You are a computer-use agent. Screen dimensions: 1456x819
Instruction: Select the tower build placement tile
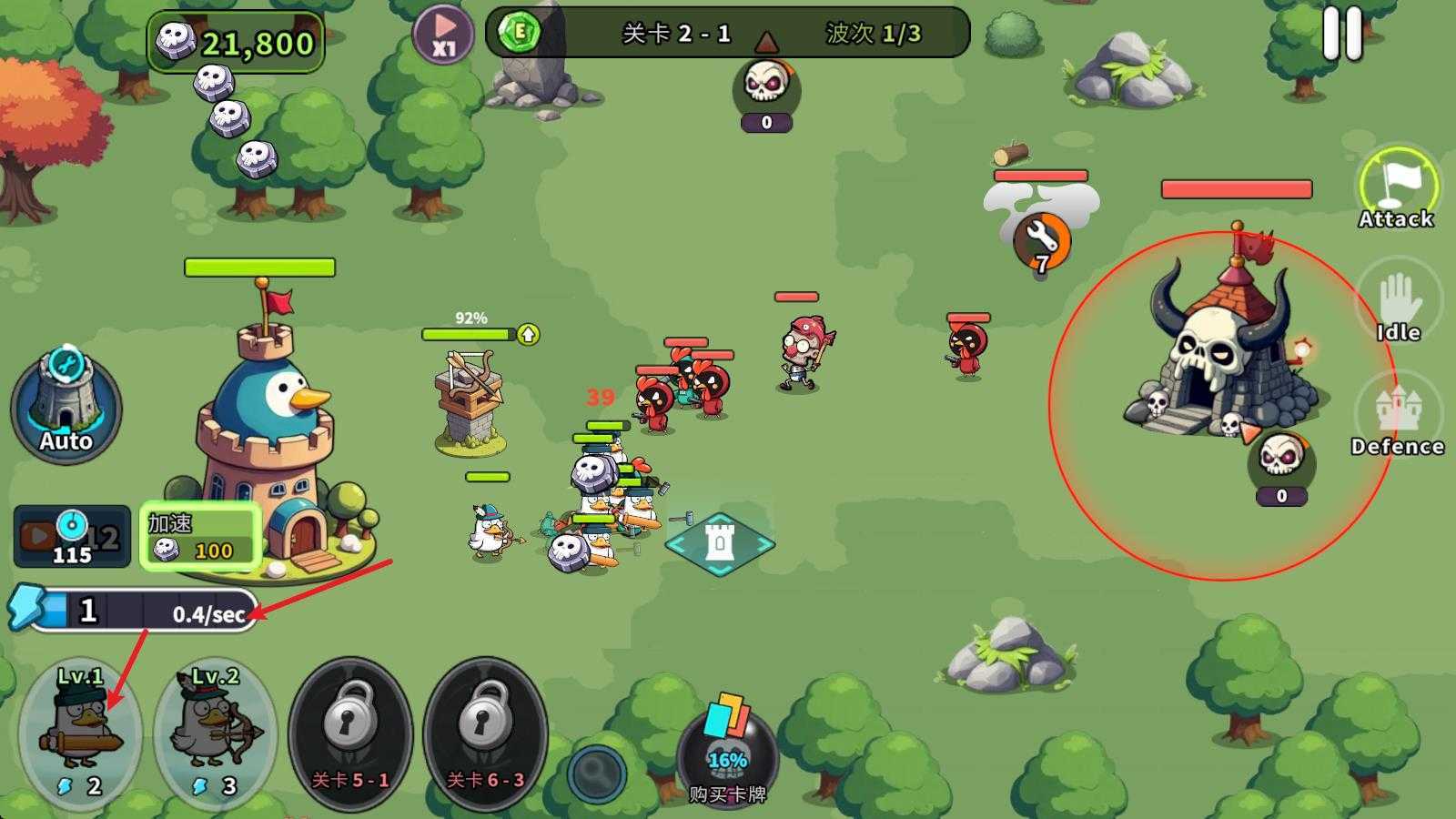click(720, 543)
